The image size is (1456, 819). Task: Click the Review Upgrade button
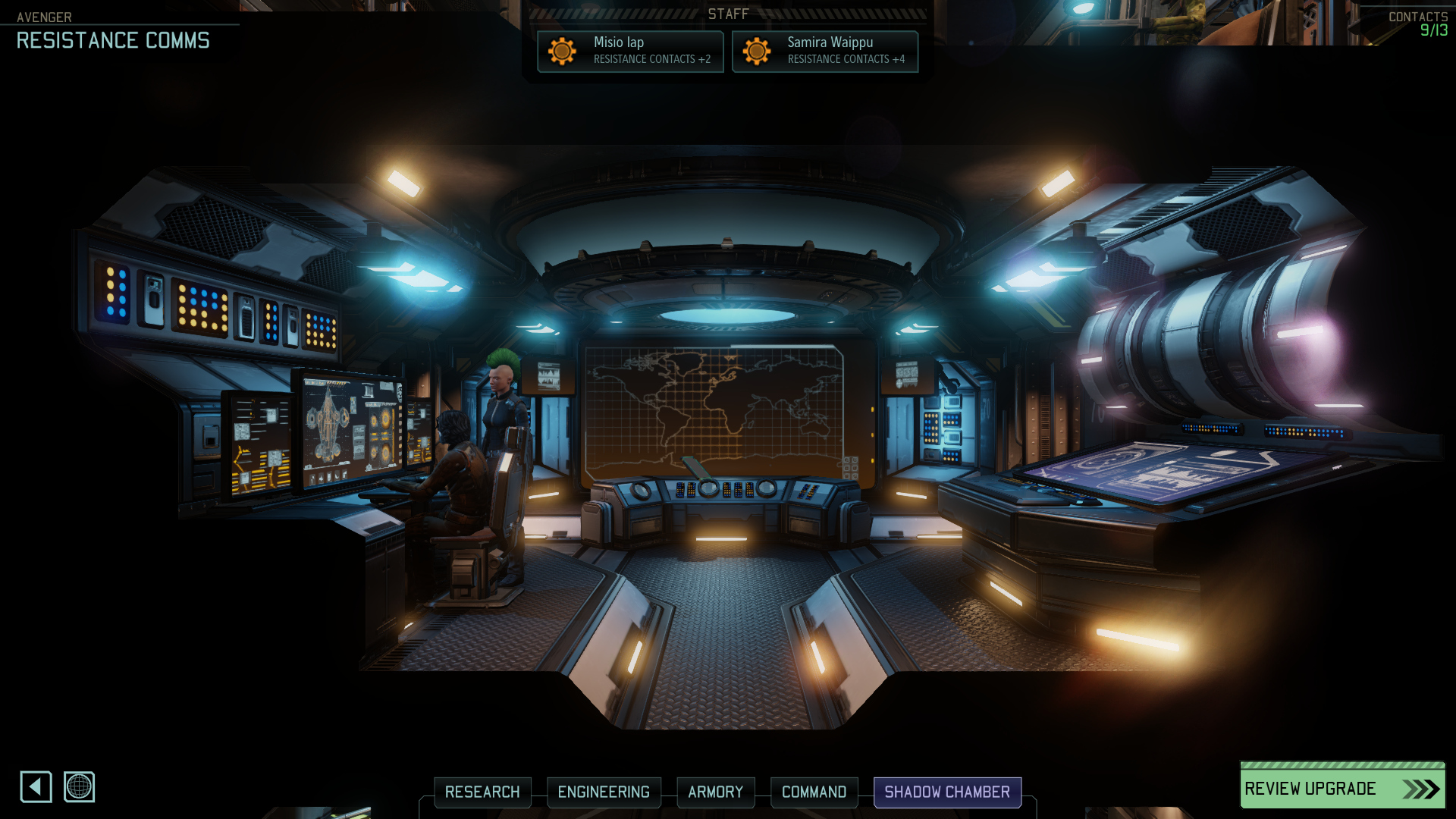pyautogui.click(x=1342, y=788)
